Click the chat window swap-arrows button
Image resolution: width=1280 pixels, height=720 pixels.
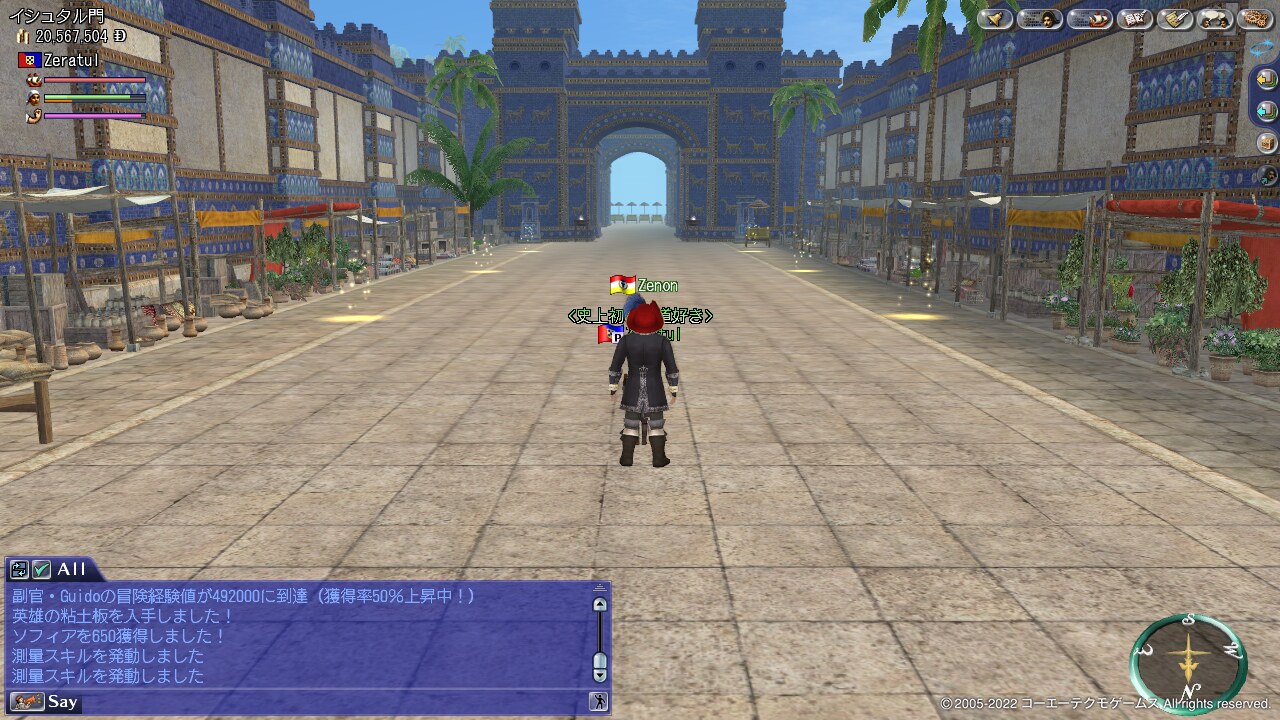(x=19, y=569)
